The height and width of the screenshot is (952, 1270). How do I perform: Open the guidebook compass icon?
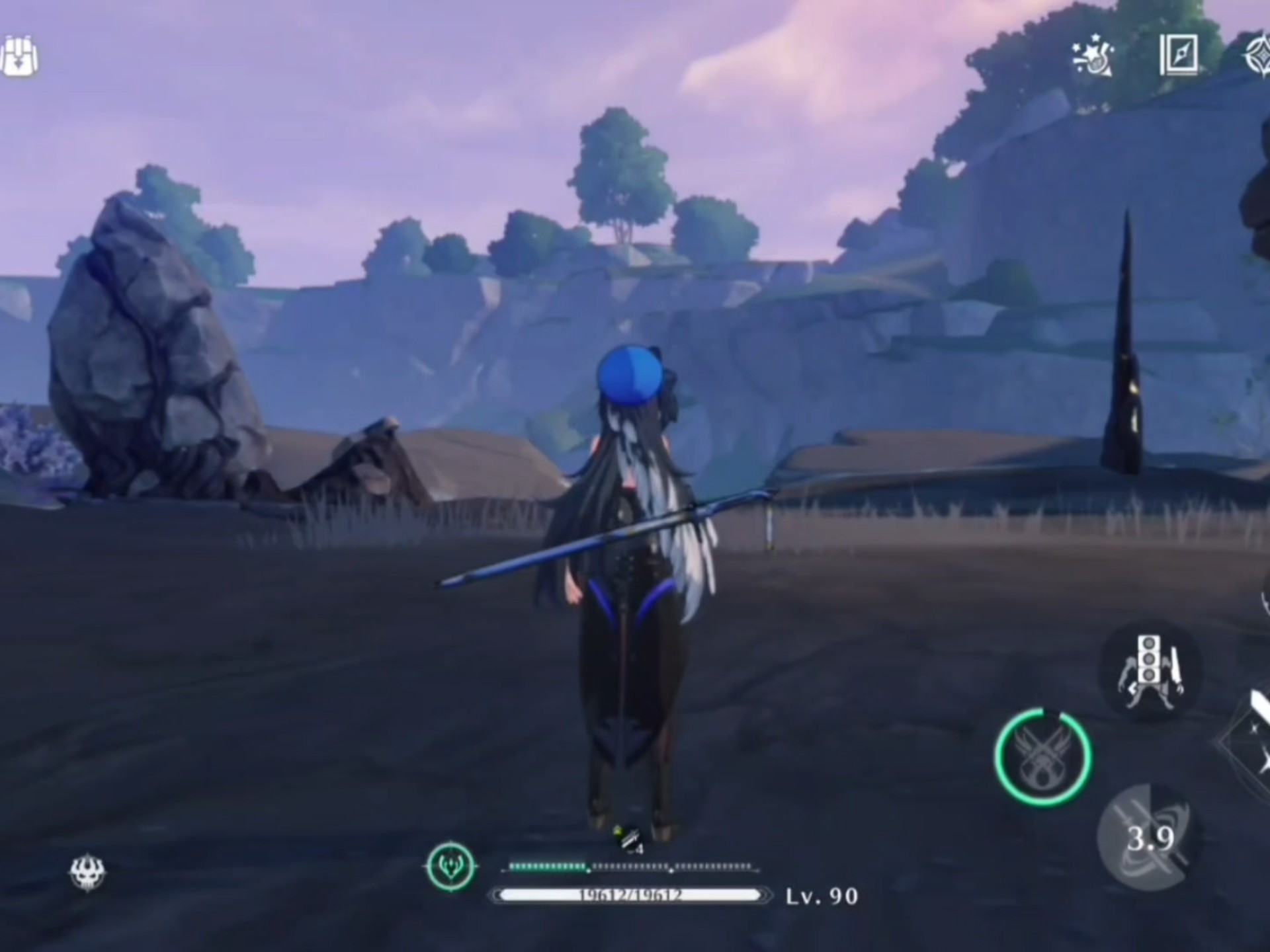click(1179, 54)
